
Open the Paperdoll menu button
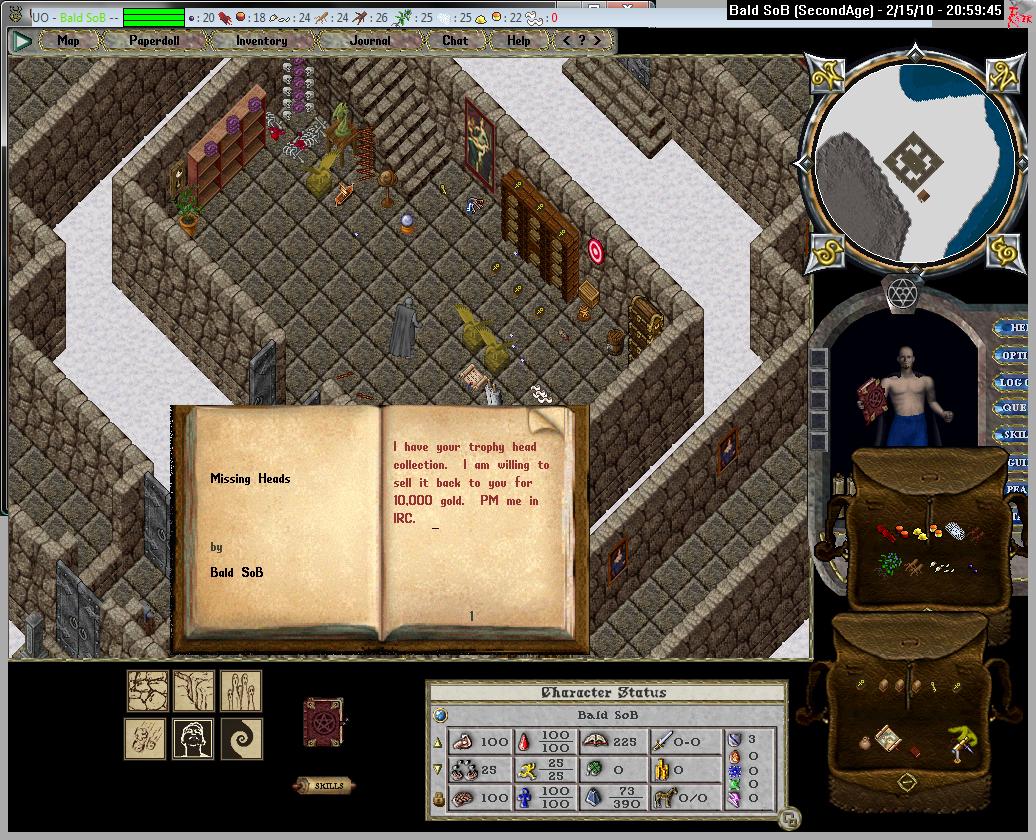152,41
